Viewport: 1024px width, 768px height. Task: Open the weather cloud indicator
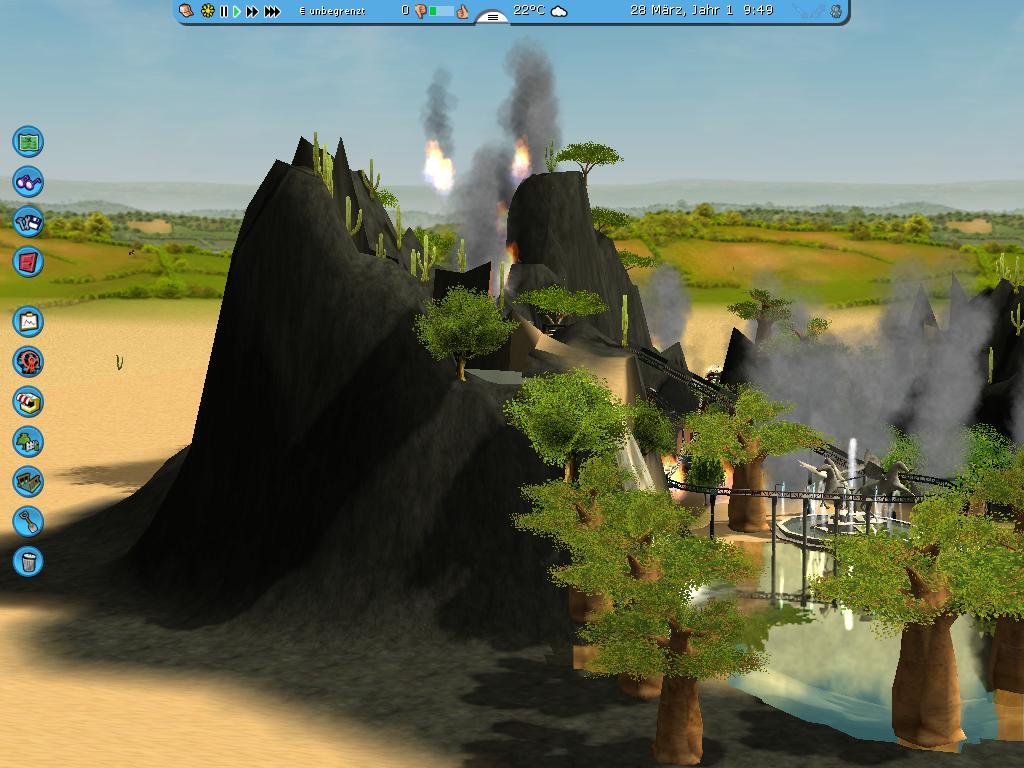coord(559,11)
